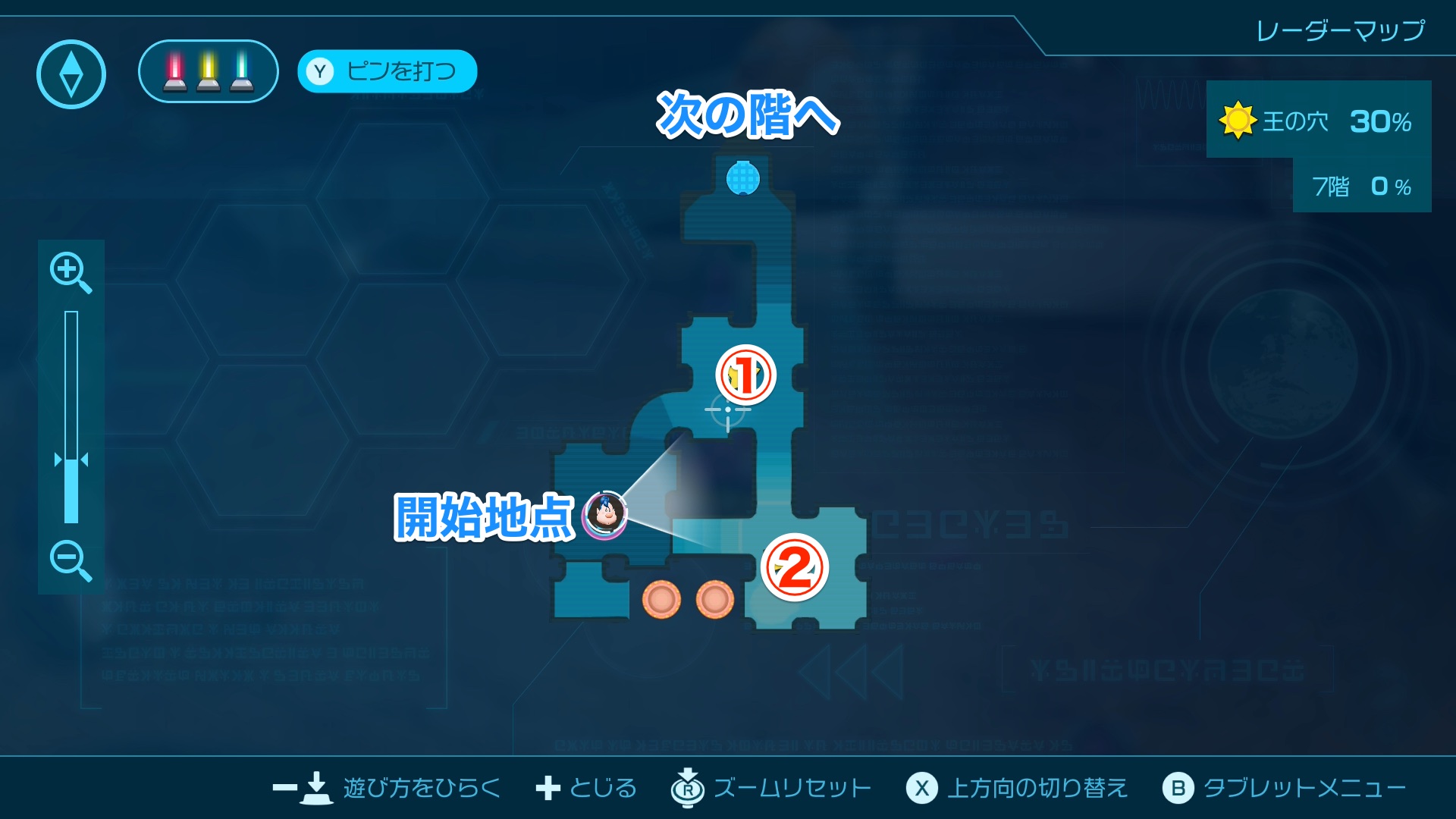Toggle the left orange resource node
1456x819 pixels.
point(664,599)
